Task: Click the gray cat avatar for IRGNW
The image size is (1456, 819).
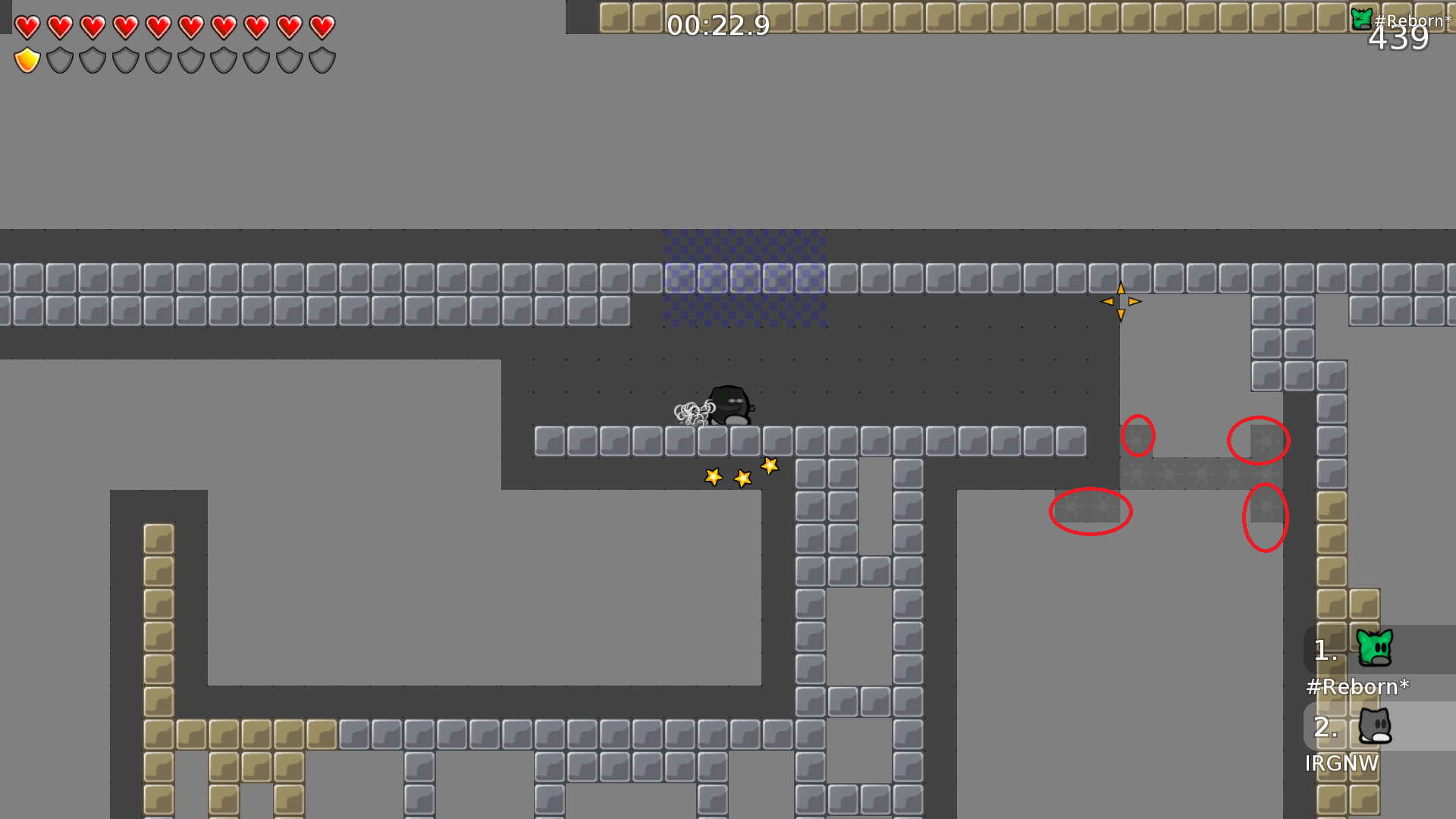Action: 1376,726
